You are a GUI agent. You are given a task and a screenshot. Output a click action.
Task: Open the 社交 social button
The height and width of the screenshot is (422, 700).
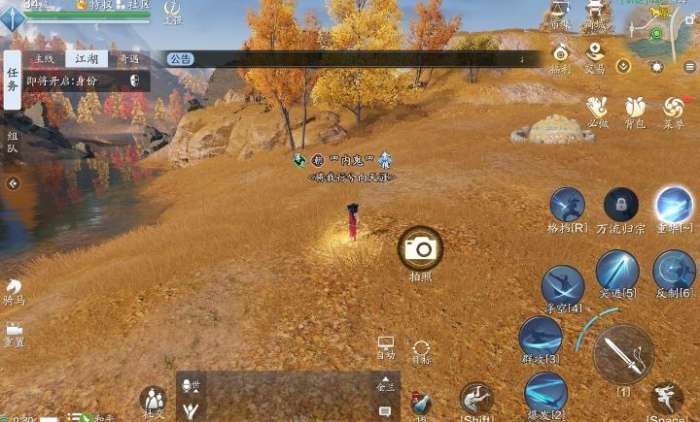click(x=153, y=401)
